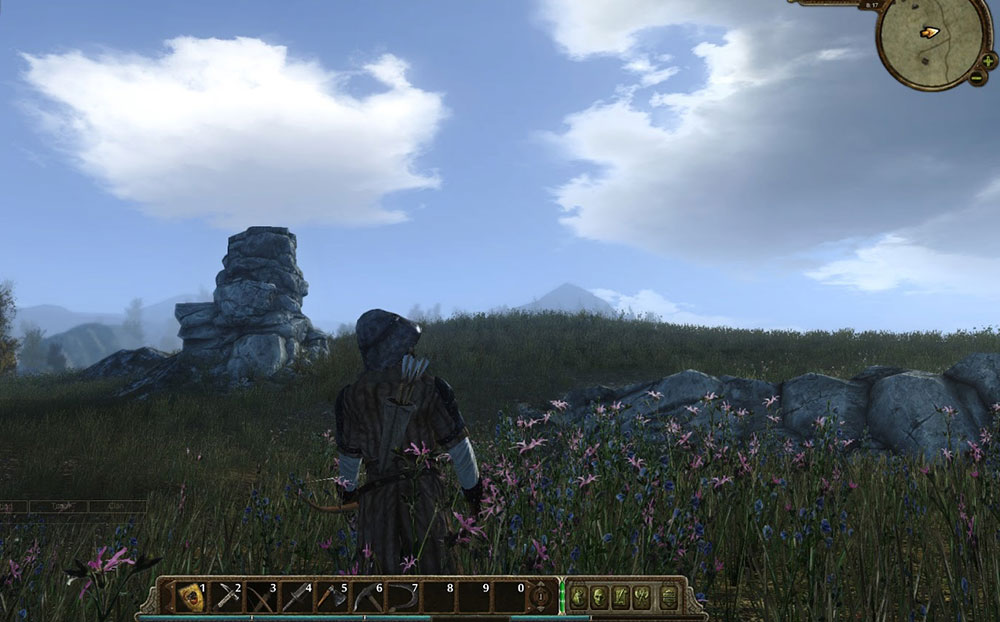Select the bow in hotbar slot 3
The height and width of the screenshot is (622, 1000).
pyautogui.click(x=262, y=597)
